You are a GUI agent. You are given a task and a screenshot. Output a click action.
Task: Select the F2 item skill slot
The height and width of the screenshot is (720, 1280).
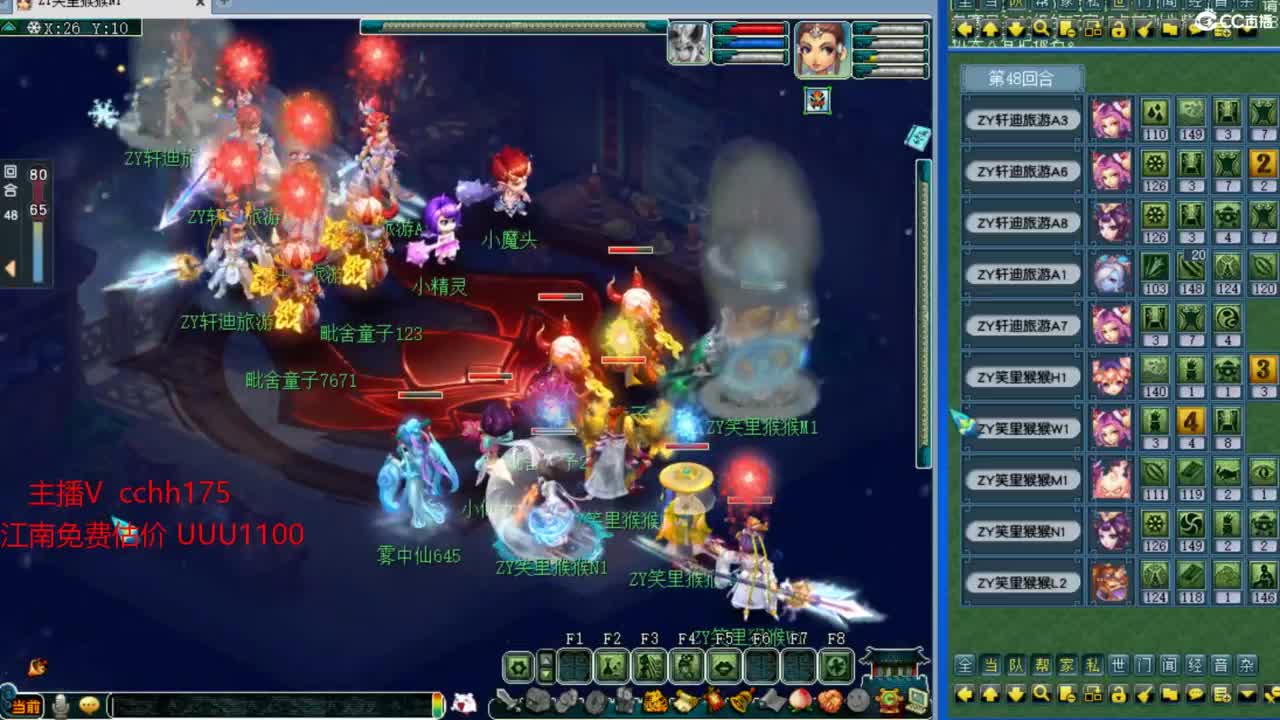[613, 667]
